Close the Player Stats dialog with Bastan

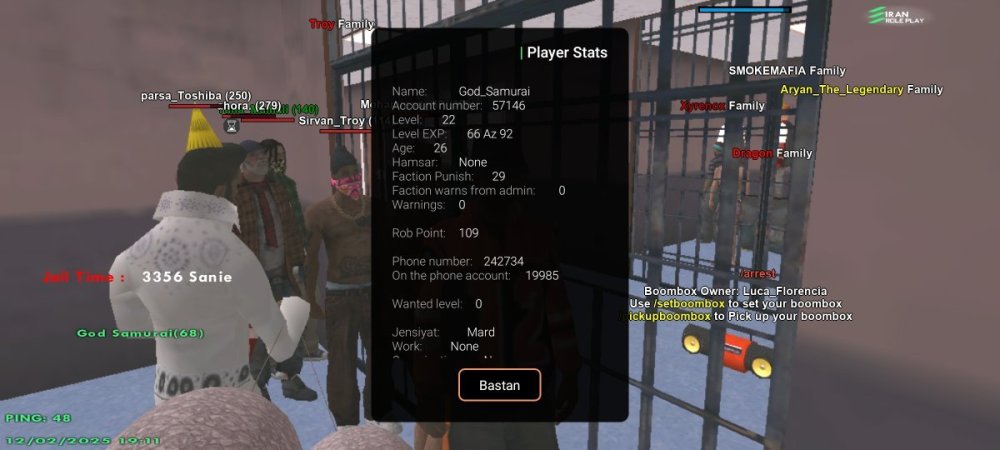(x=499, y=385)
